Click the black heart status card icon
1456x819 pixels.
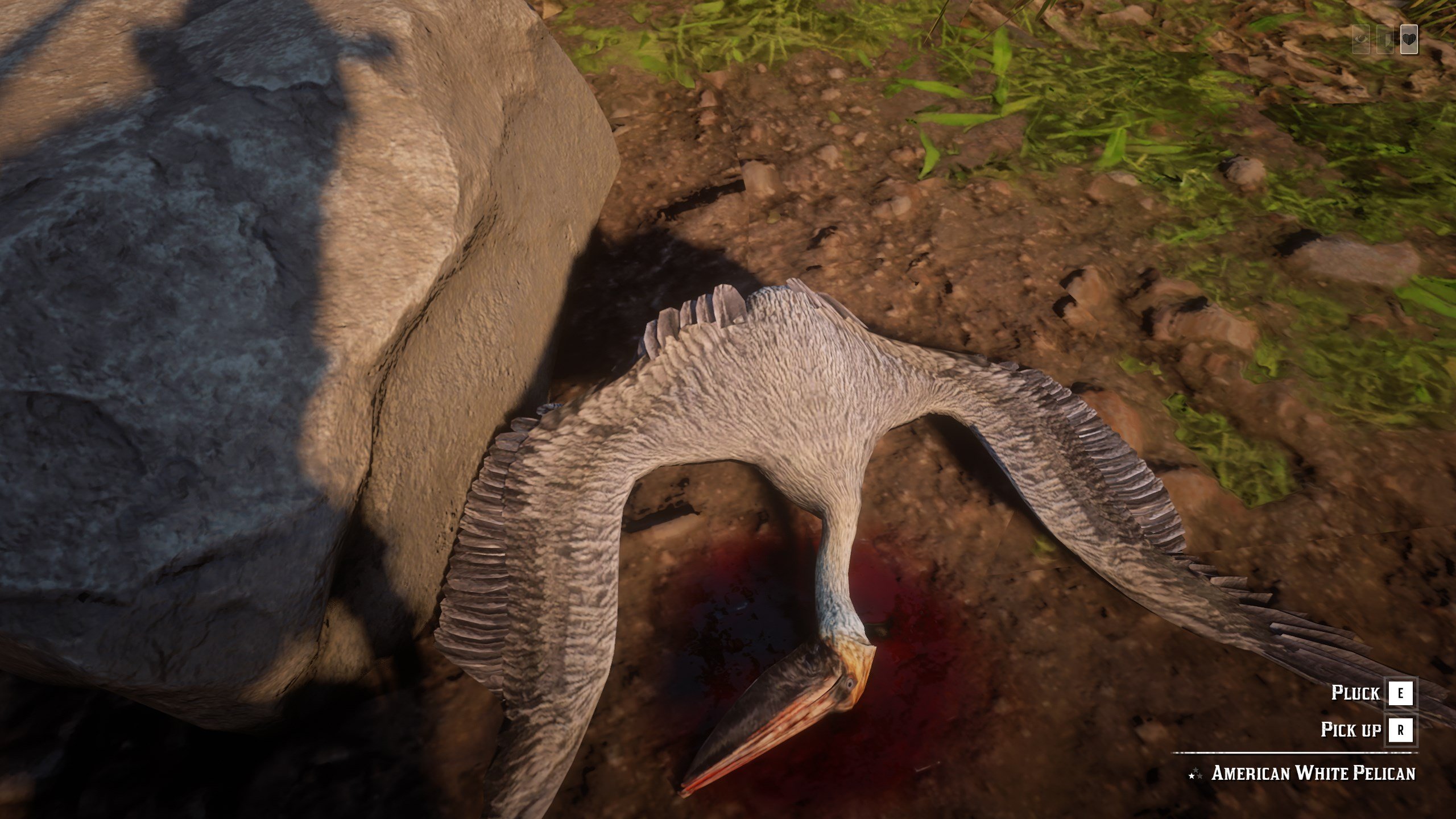pos(1409,39)
